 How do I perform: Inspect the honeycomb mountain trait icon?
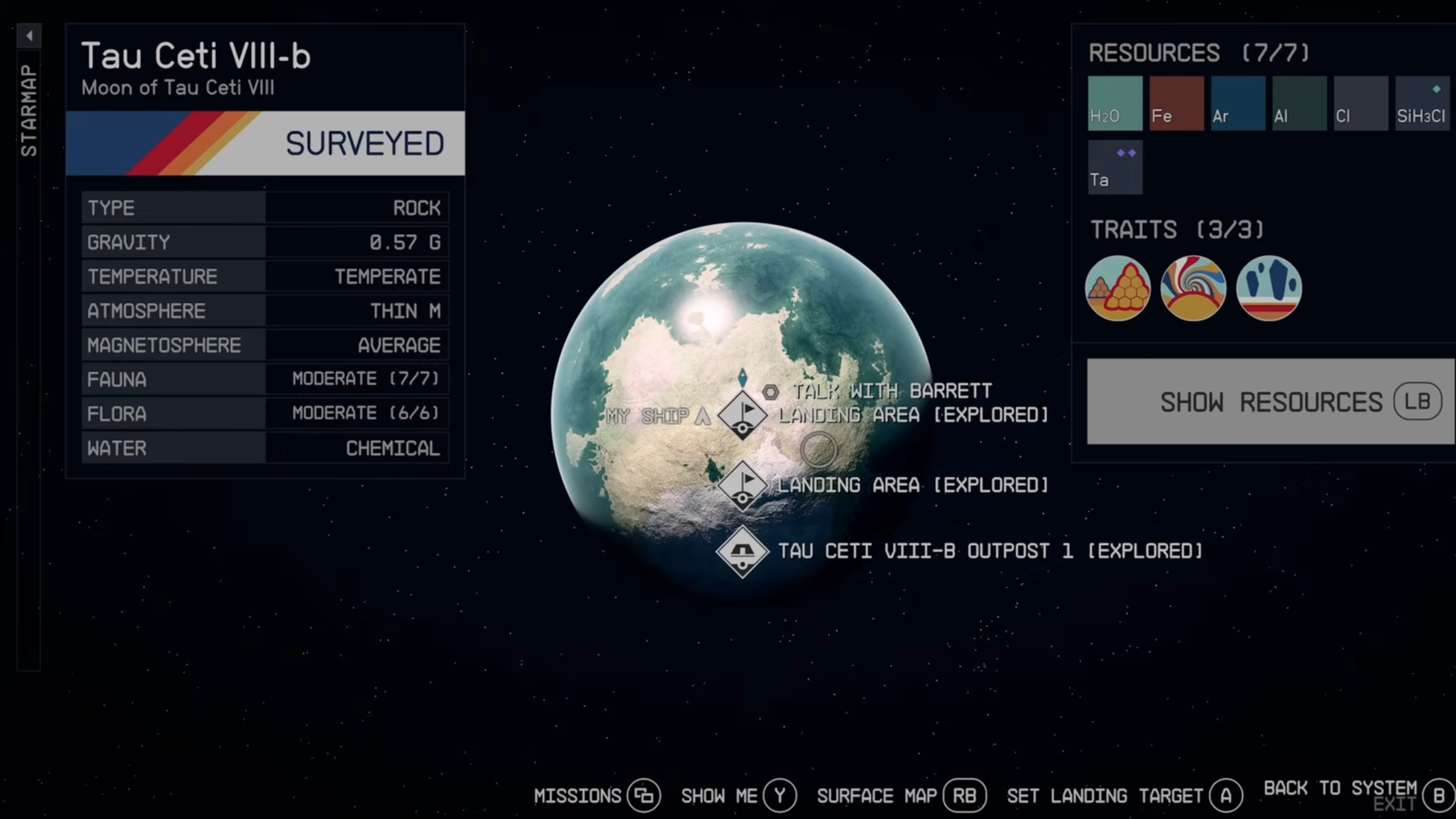pos(1117,288)
